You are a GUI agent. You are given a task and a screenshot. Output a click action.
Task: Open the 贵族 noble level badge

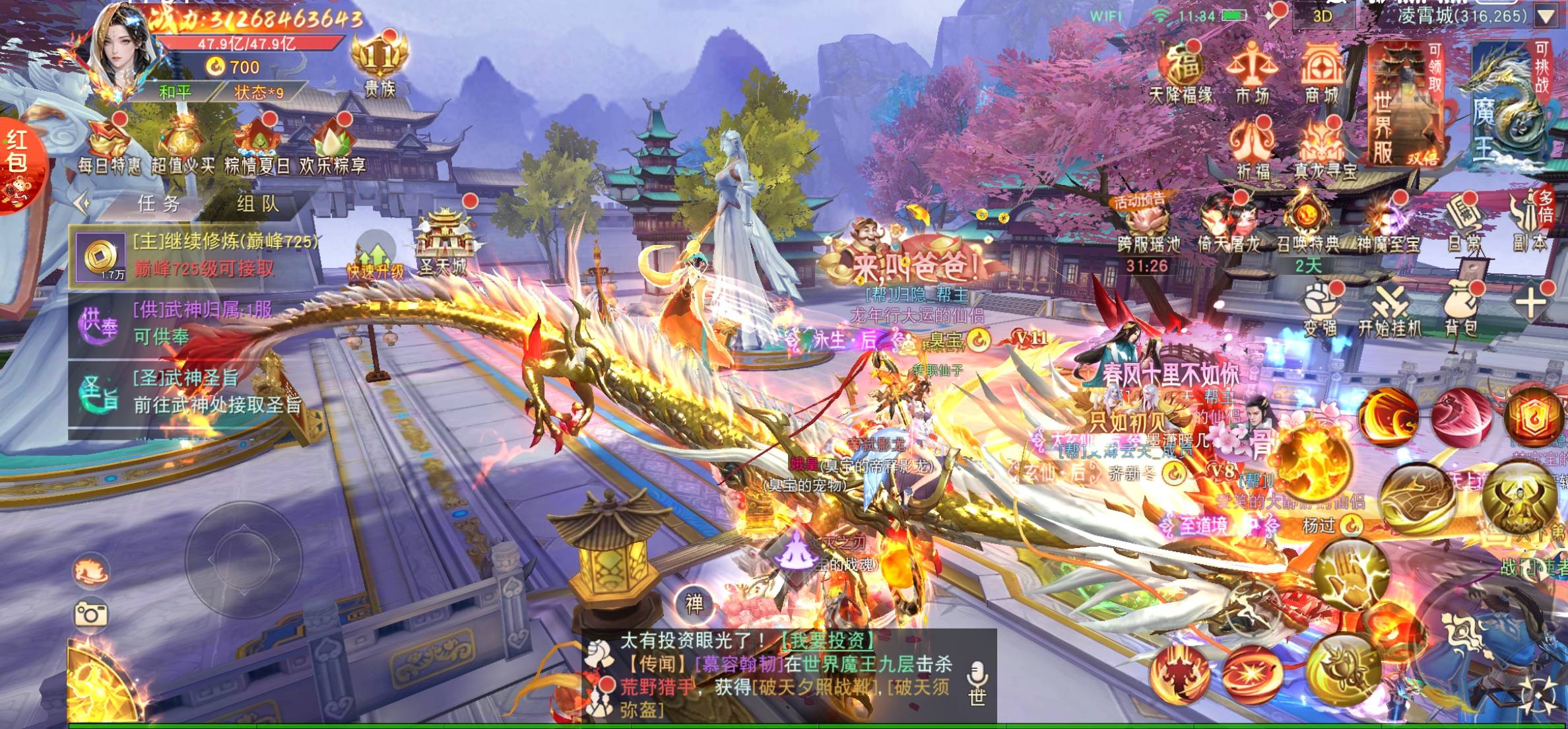click(x=379, y=66)
